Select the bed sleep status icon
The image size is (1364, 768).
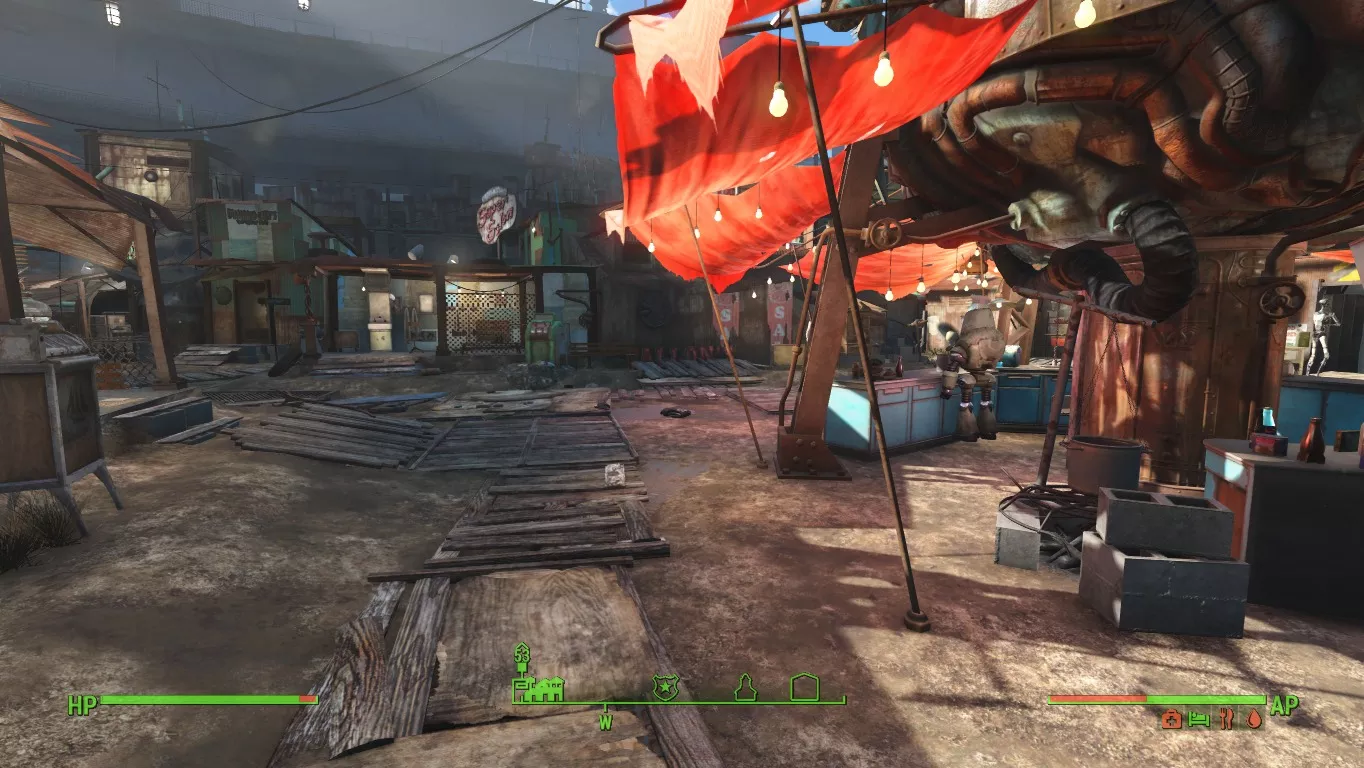point(1198,718)
